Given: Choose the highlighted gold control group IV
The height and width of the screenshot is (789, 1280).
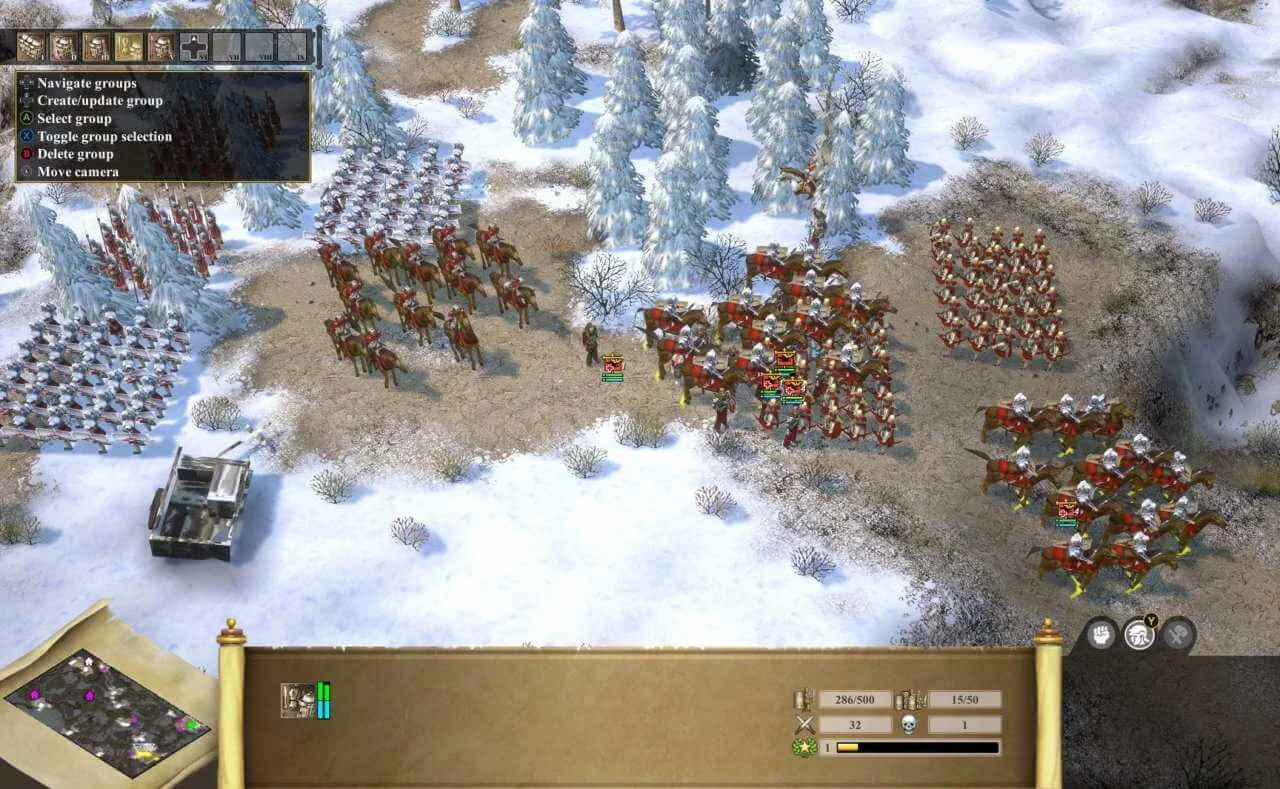Looking at the screenshot, I should coord(128,46).
